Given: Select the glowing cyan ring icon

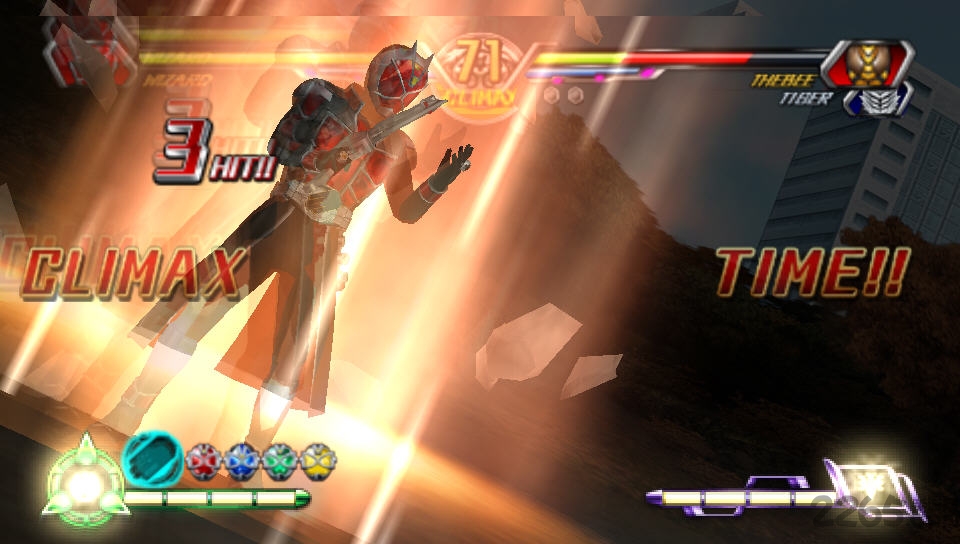Looking at the screenshot, I should [x=151, y=461].
